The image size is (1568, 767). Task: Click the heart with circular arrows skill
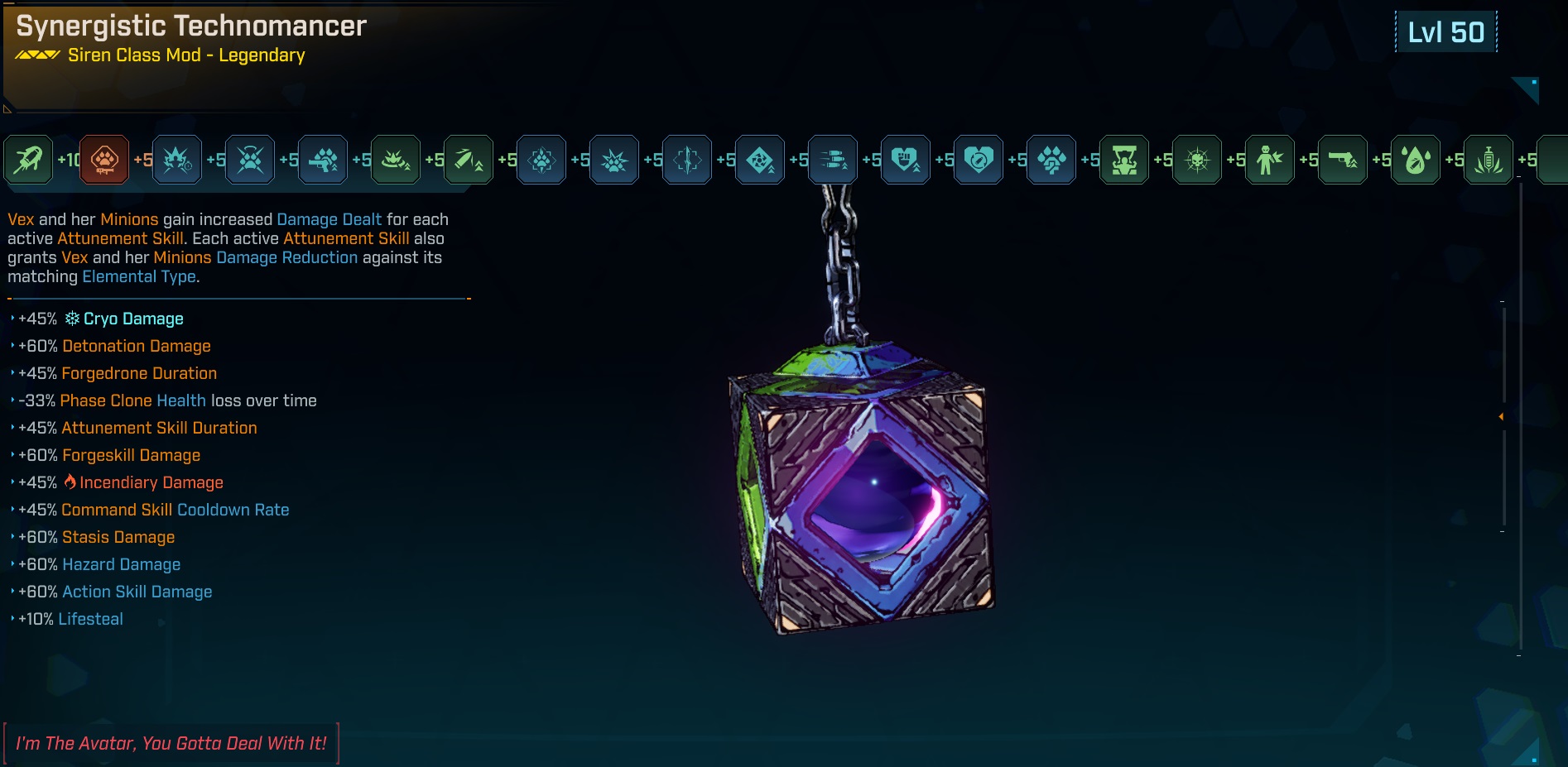[979, 159]
